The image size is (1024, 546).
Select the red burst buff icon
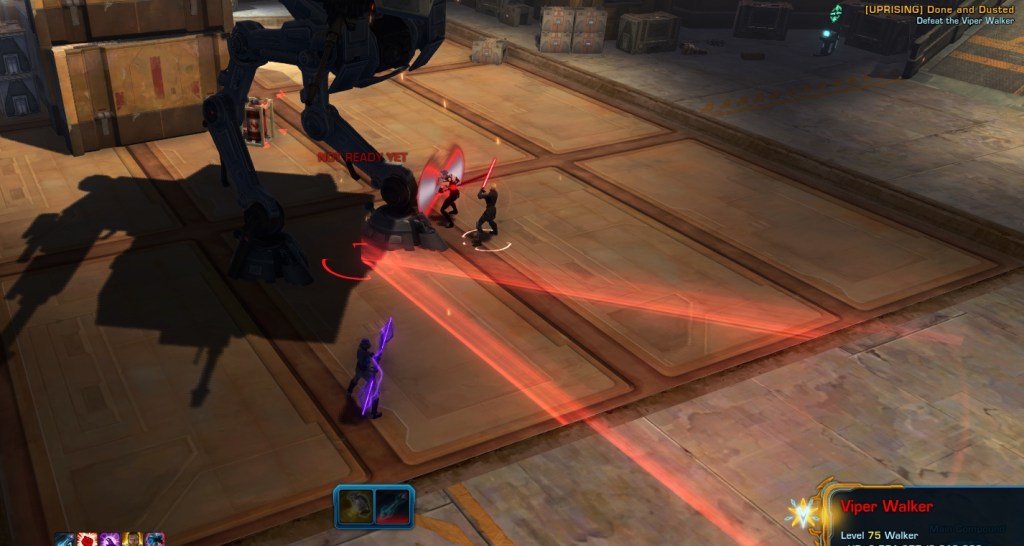(87, 539)
